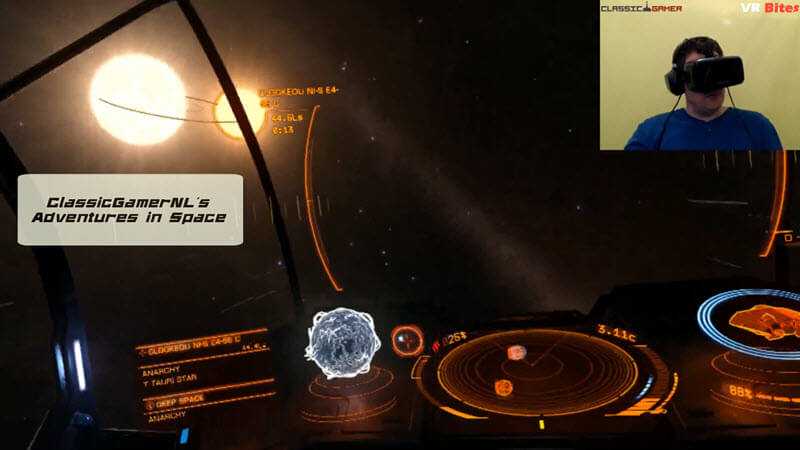Click the ClassicGamerNL's Adventures in Space banner
This screenshot has width=800, height=450.
130,209
